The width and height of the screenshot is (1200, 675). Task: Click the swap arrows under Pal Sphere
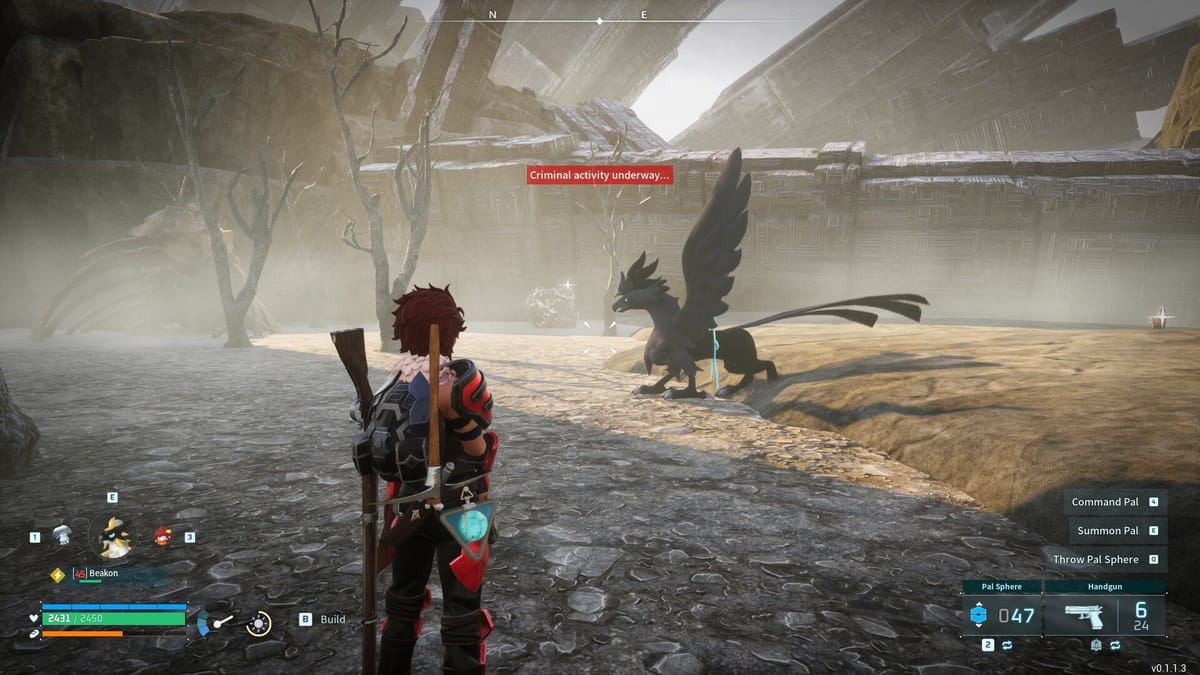click(1005, 645)
